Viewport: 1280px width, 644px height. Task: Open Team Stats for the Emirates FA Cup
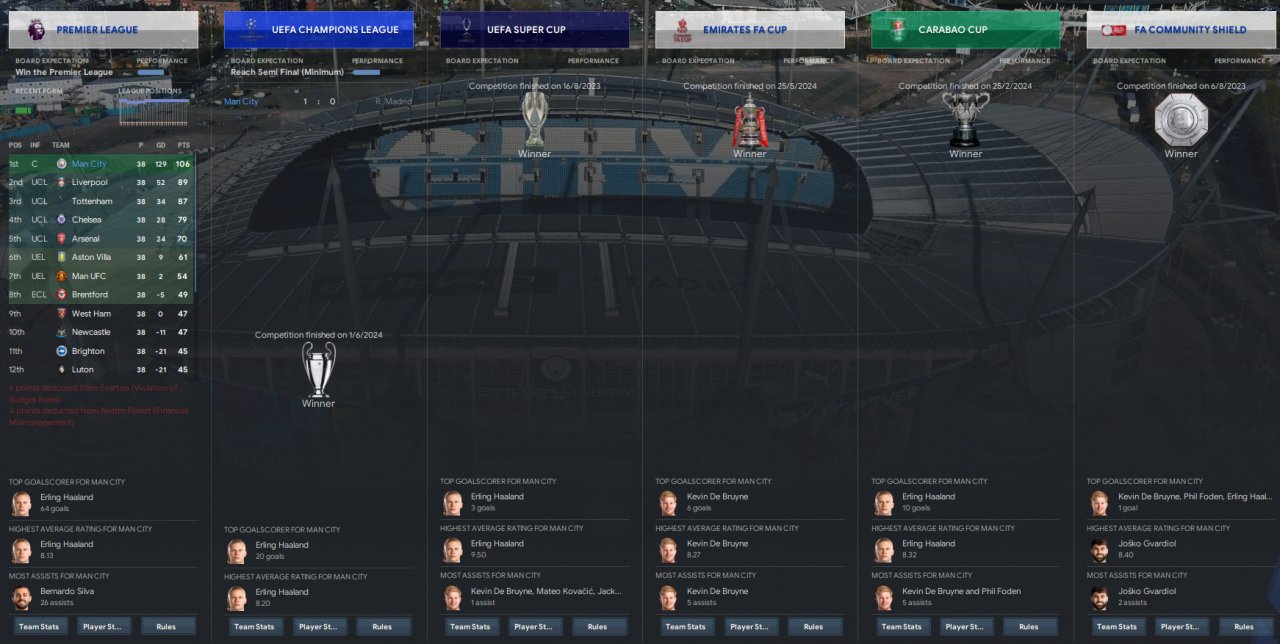(x=686, y=627)
